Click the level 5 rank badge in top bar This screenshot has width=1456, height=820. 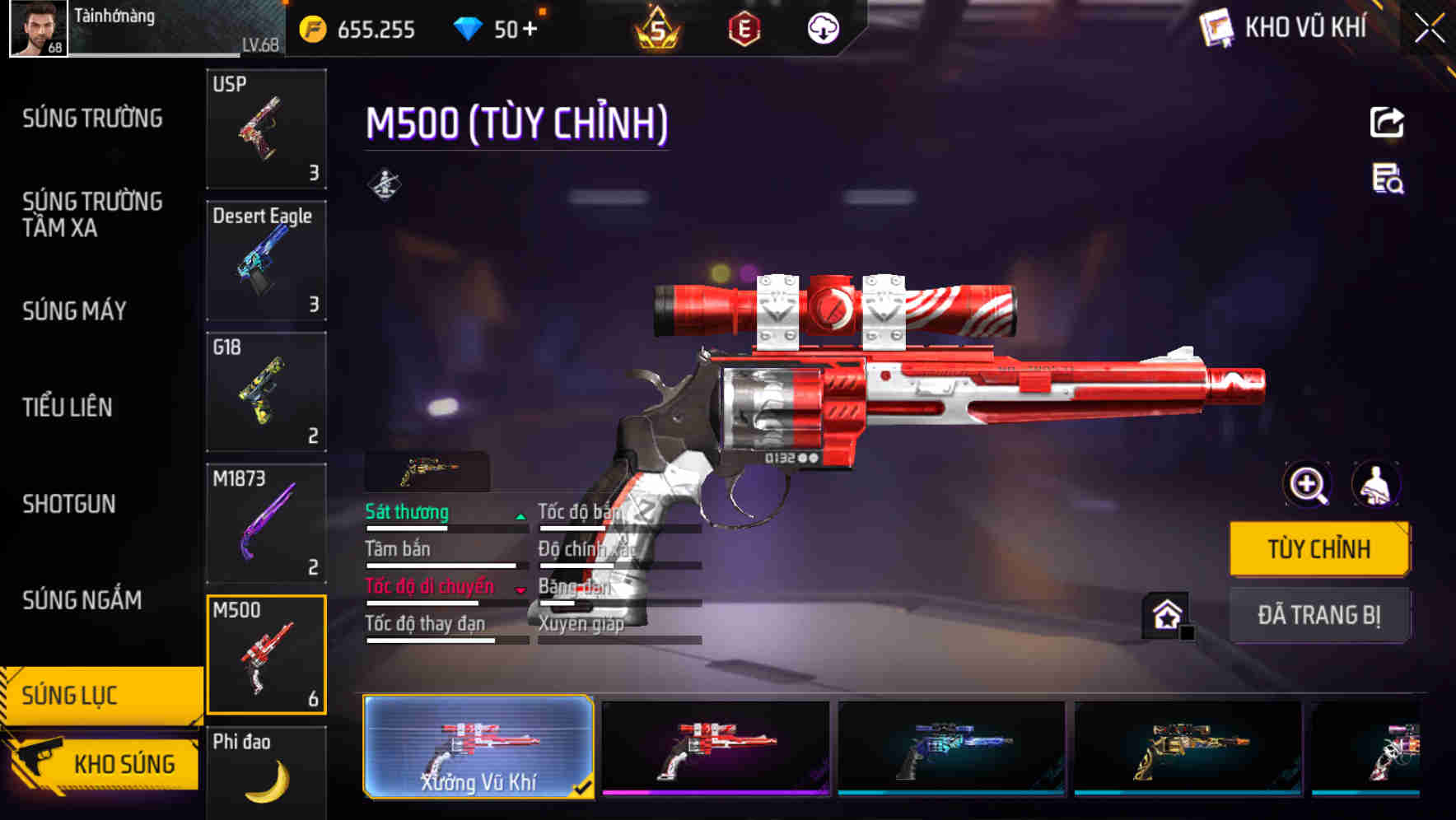(x=658, y=28)
